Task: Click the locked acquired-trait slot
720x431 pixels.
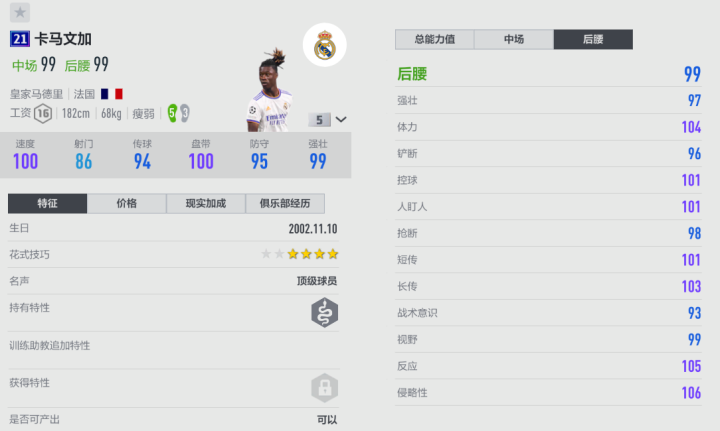Action: tap(323, 387)
